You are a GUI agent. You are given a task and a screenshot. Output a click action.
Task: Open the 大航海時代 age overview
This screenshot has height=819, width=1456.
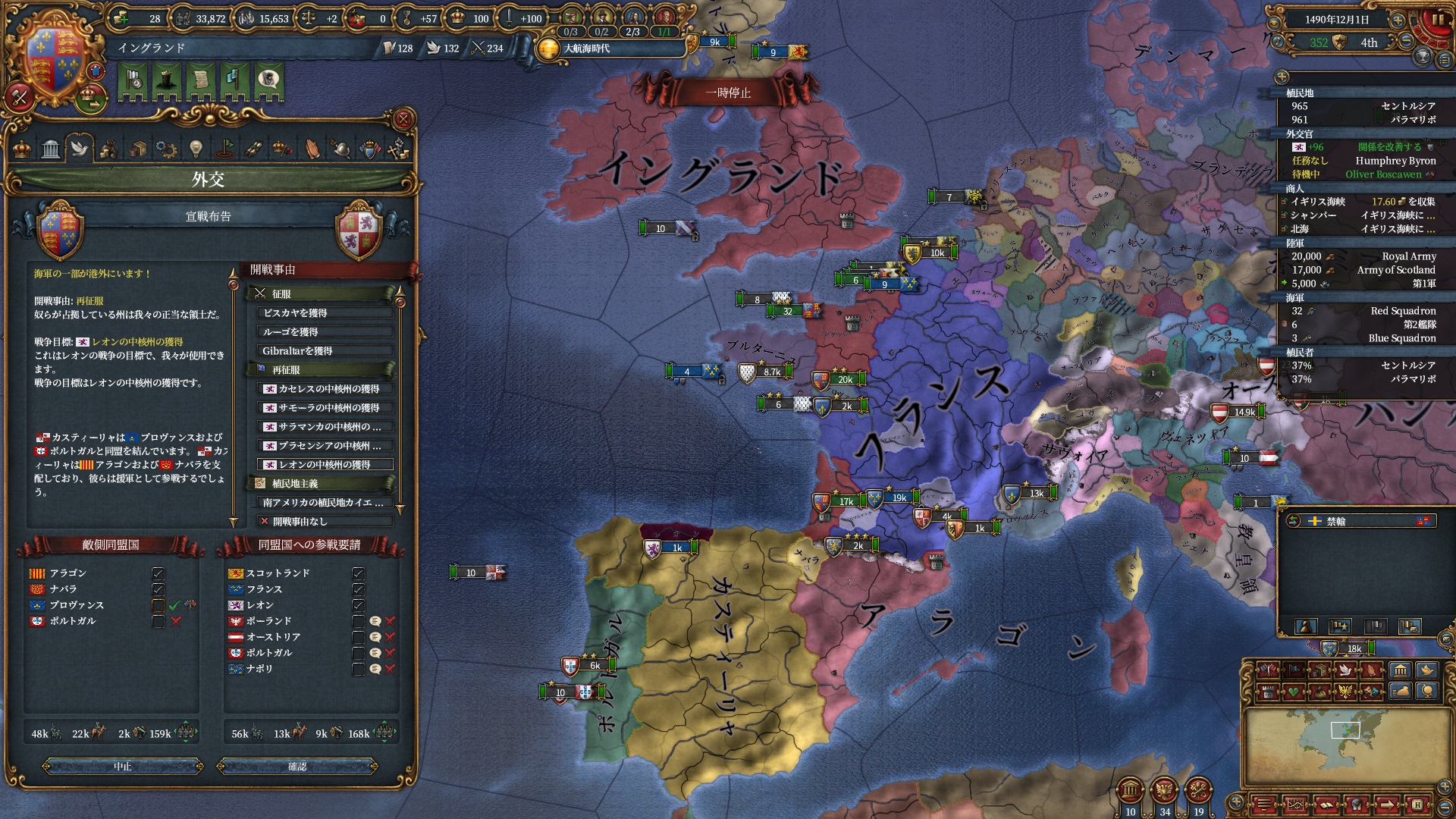pos(585,49)
